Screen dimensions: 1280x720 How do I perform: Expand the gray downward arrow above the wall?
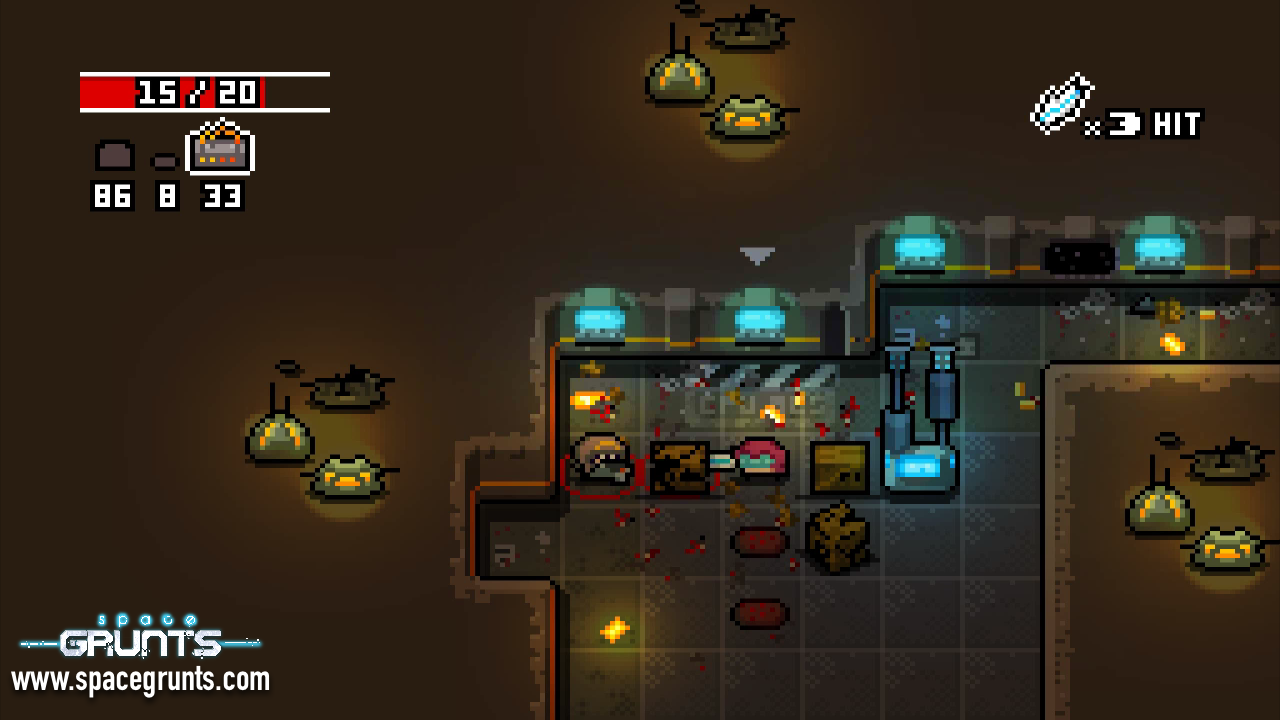pyautogui.click(x=757, y=254)
